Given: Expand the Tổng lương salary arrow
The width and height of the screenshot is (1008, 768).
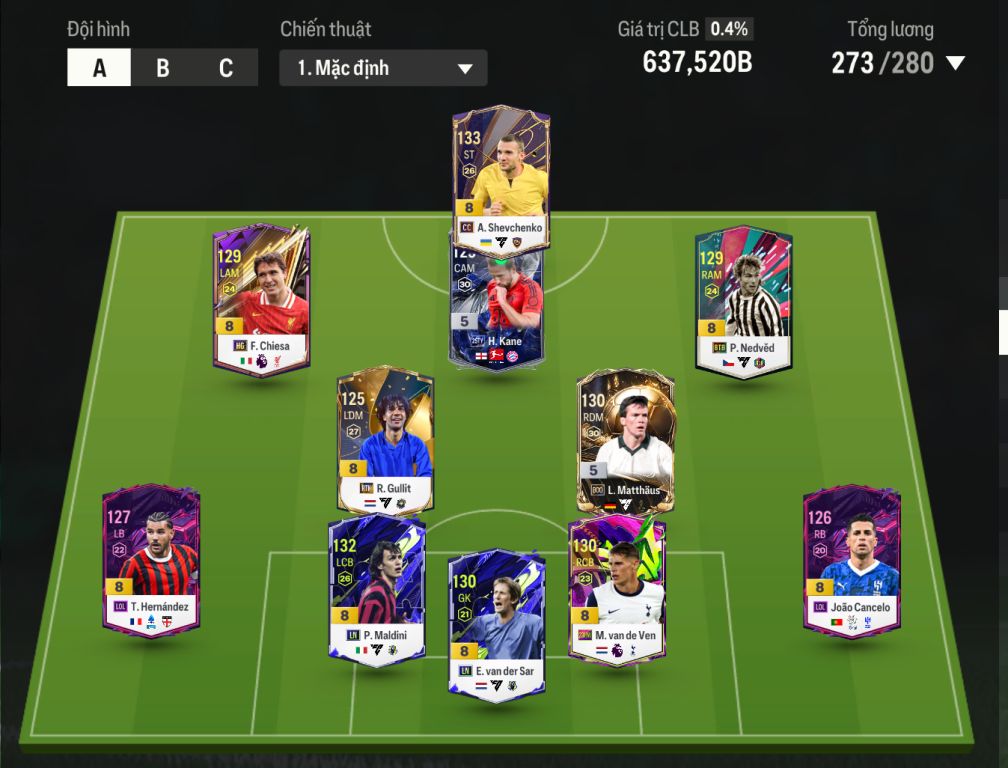Looking at the screenshot, I should pos(955,64).
